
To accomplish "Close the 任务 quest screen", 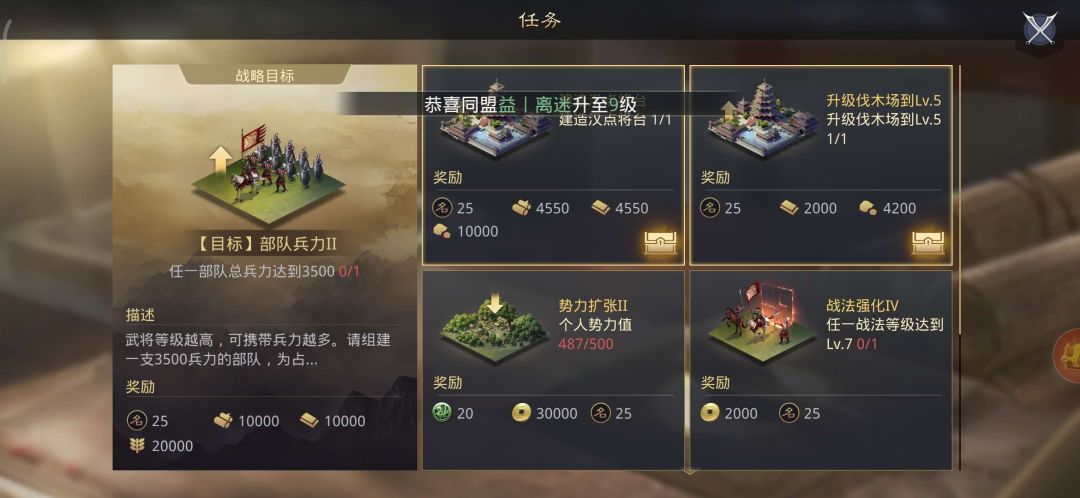I will (1040, 27).
